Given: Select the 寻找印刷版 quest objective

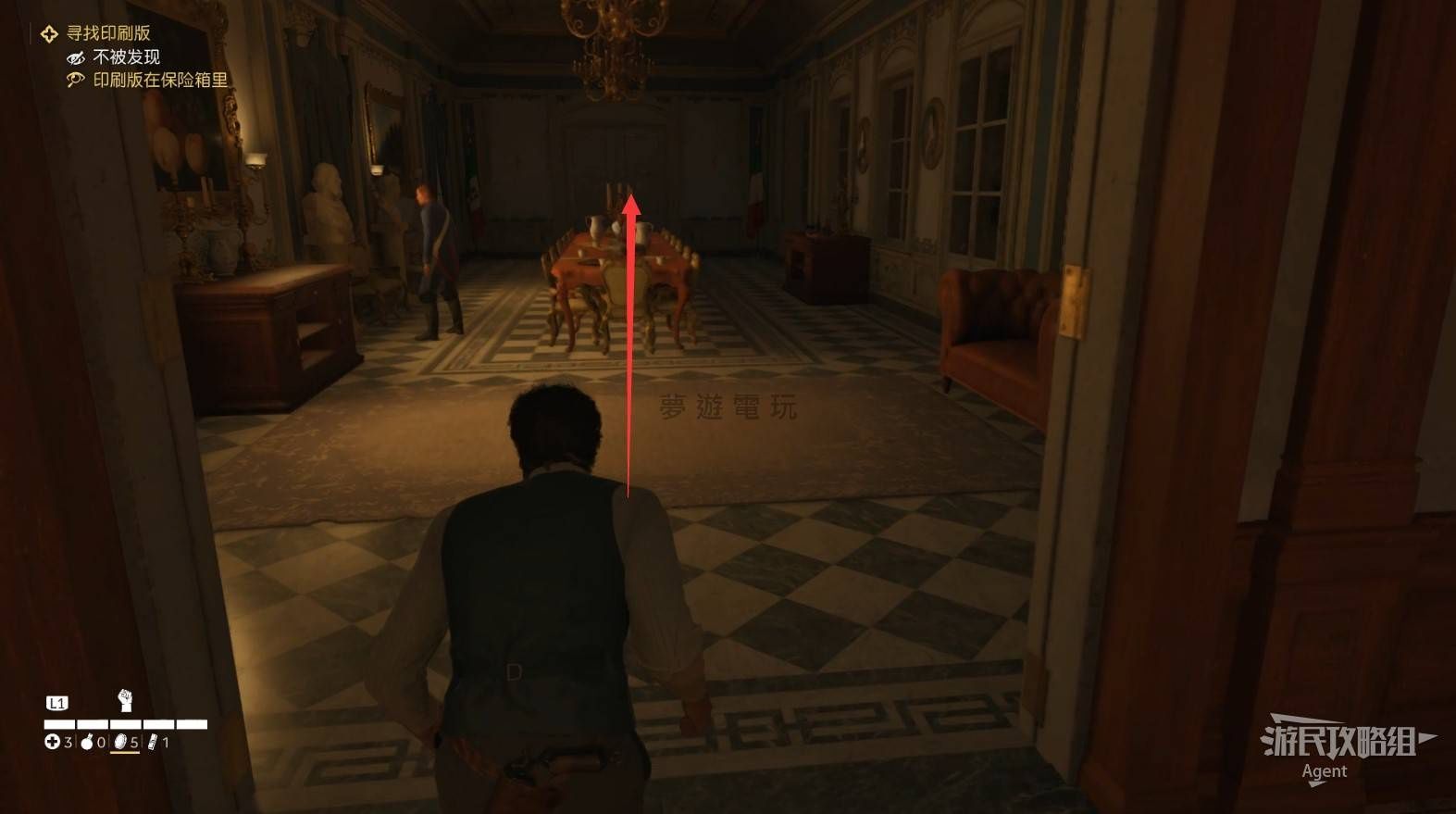Looking at the screenshot, I should click(107, 33).
